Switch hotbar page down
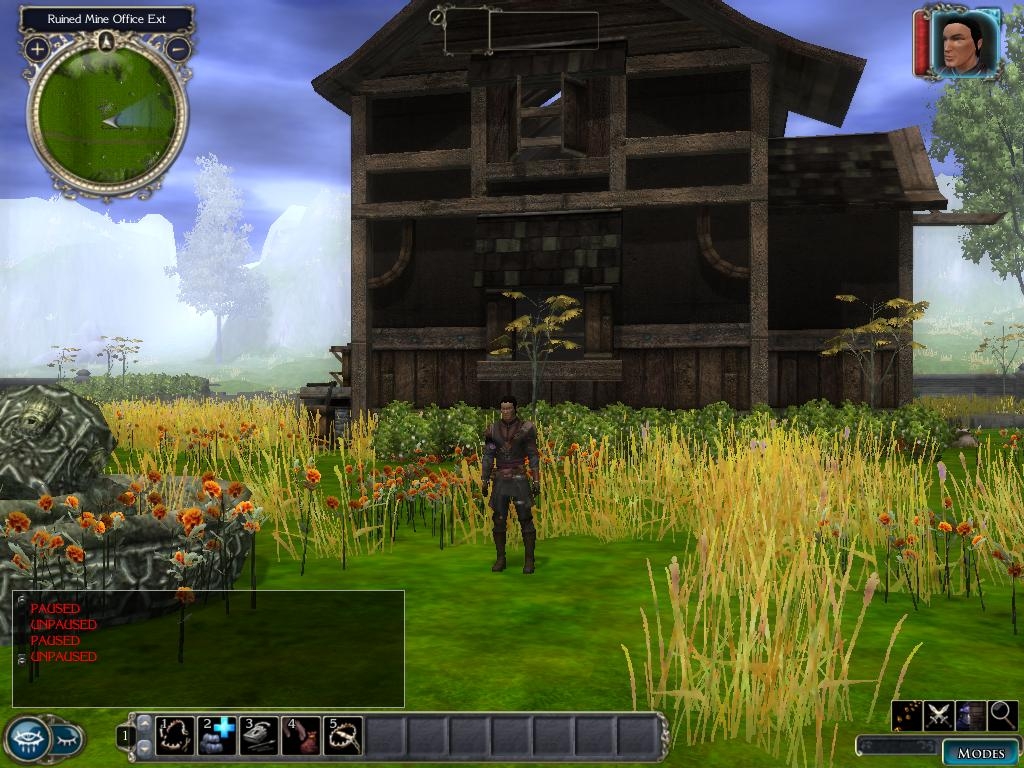The height and width of the screenshot is (768, 1024). pyautogui.click(x=145, y=748)
